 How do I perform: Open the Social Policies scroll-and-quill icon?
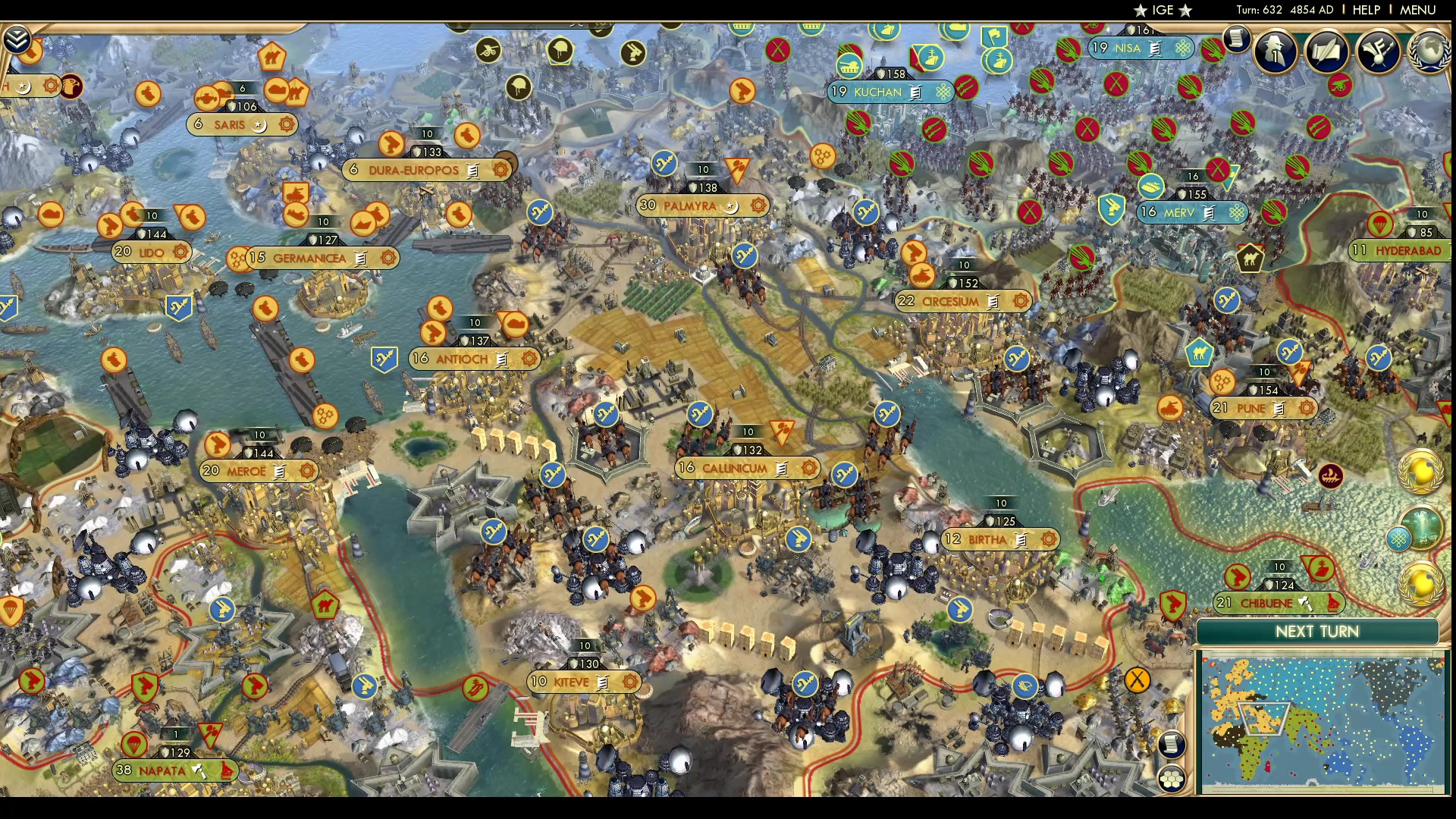tap(1327, 52)
